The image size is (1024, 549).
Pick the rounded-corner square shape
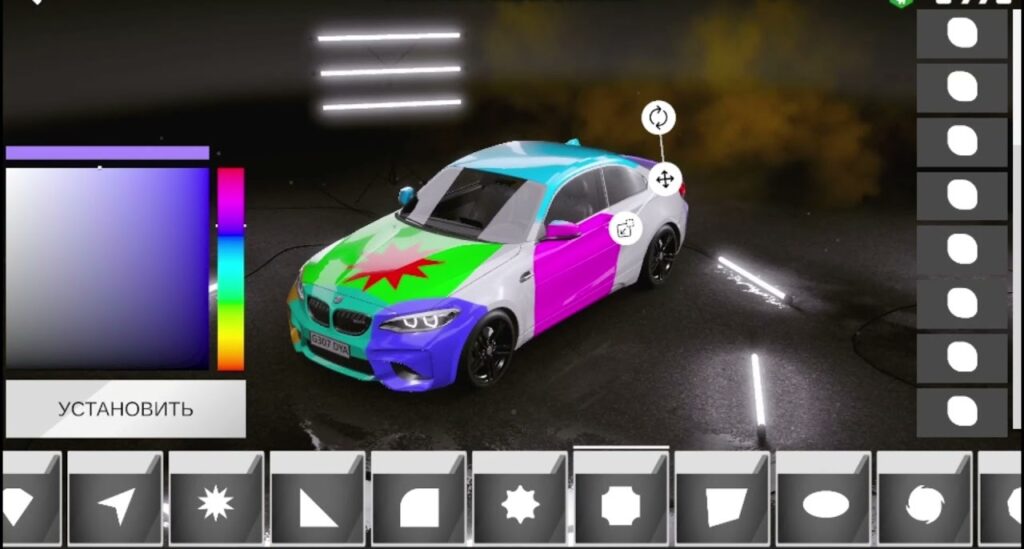click(419, 499)
